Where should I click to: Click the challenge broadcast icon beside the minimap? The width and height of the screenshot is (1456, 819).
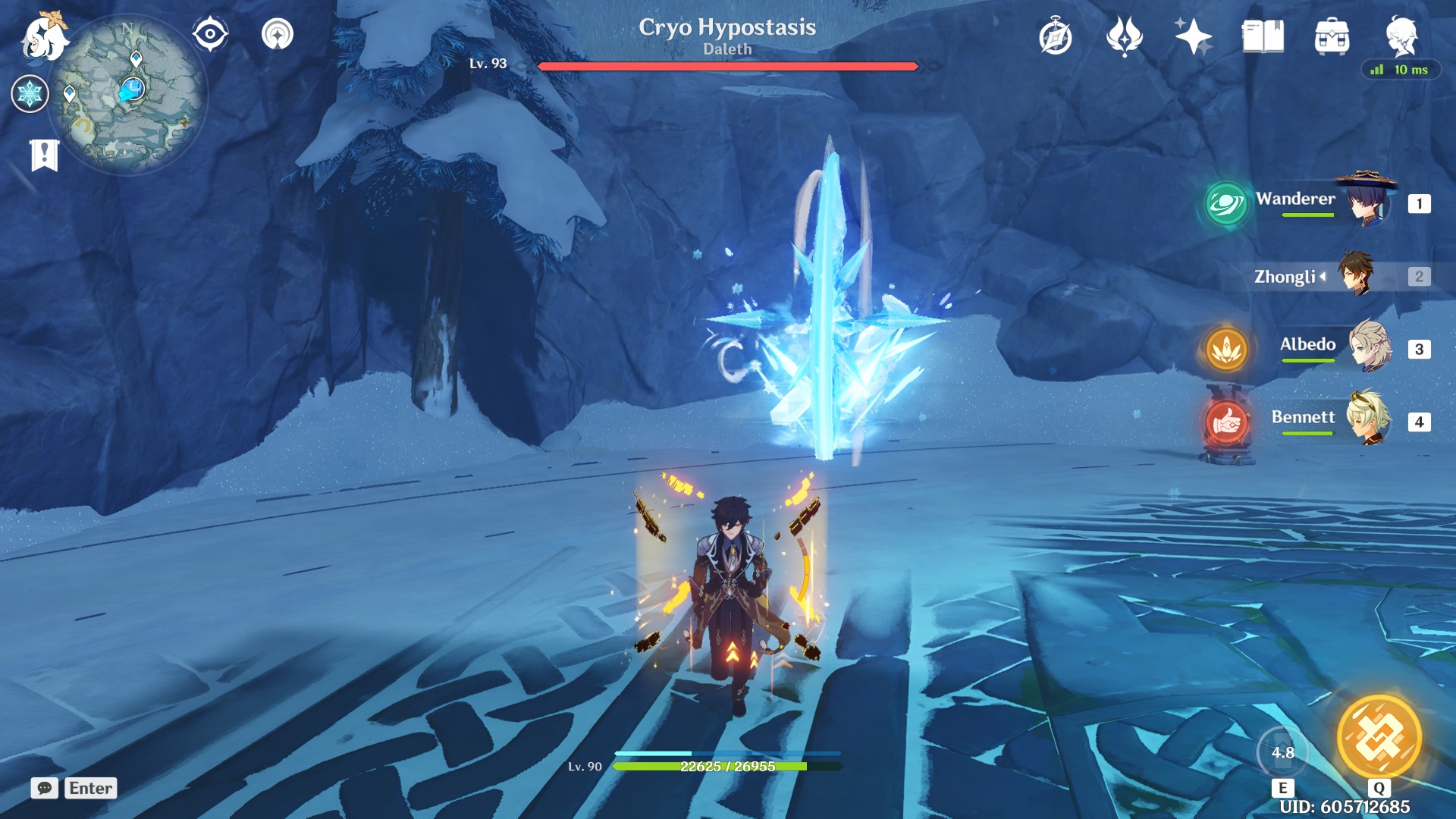[x=279, y=33]
